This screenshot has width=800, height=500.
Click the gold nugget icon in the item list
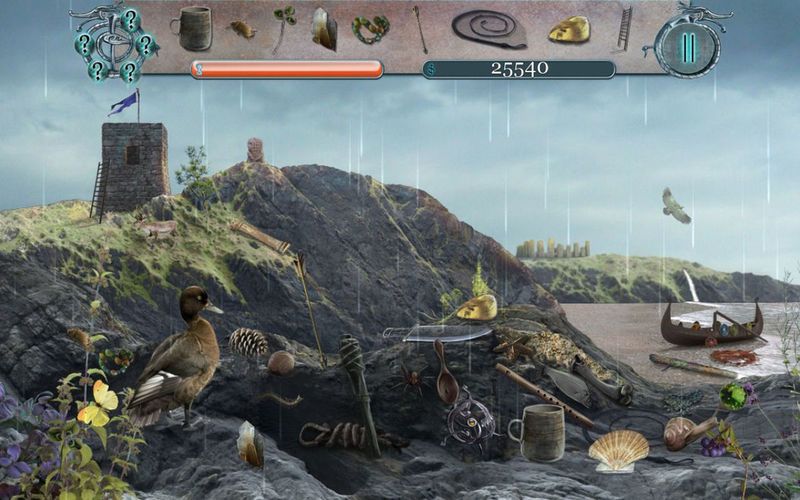[568, 29]
